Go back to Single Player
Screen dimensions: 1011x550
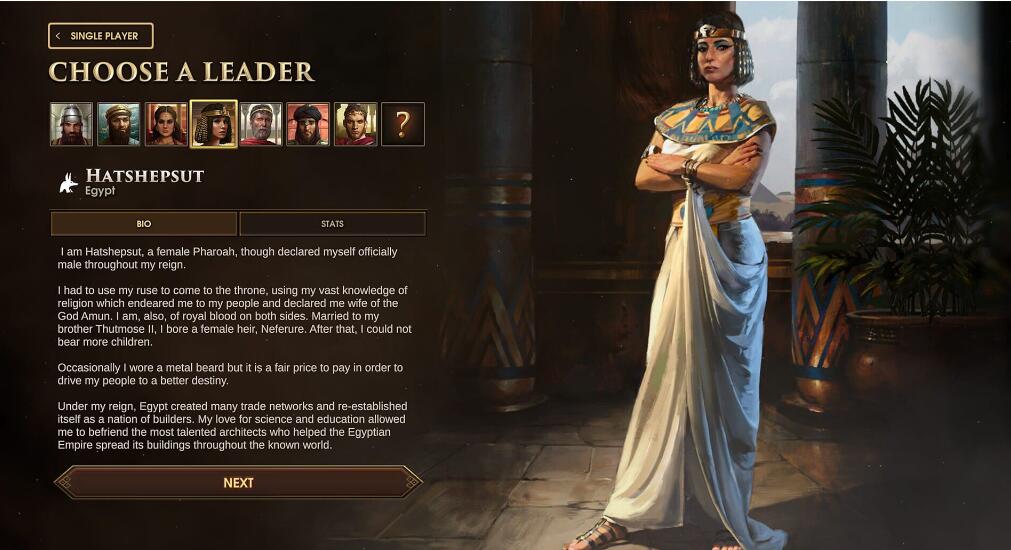[100, 36]
